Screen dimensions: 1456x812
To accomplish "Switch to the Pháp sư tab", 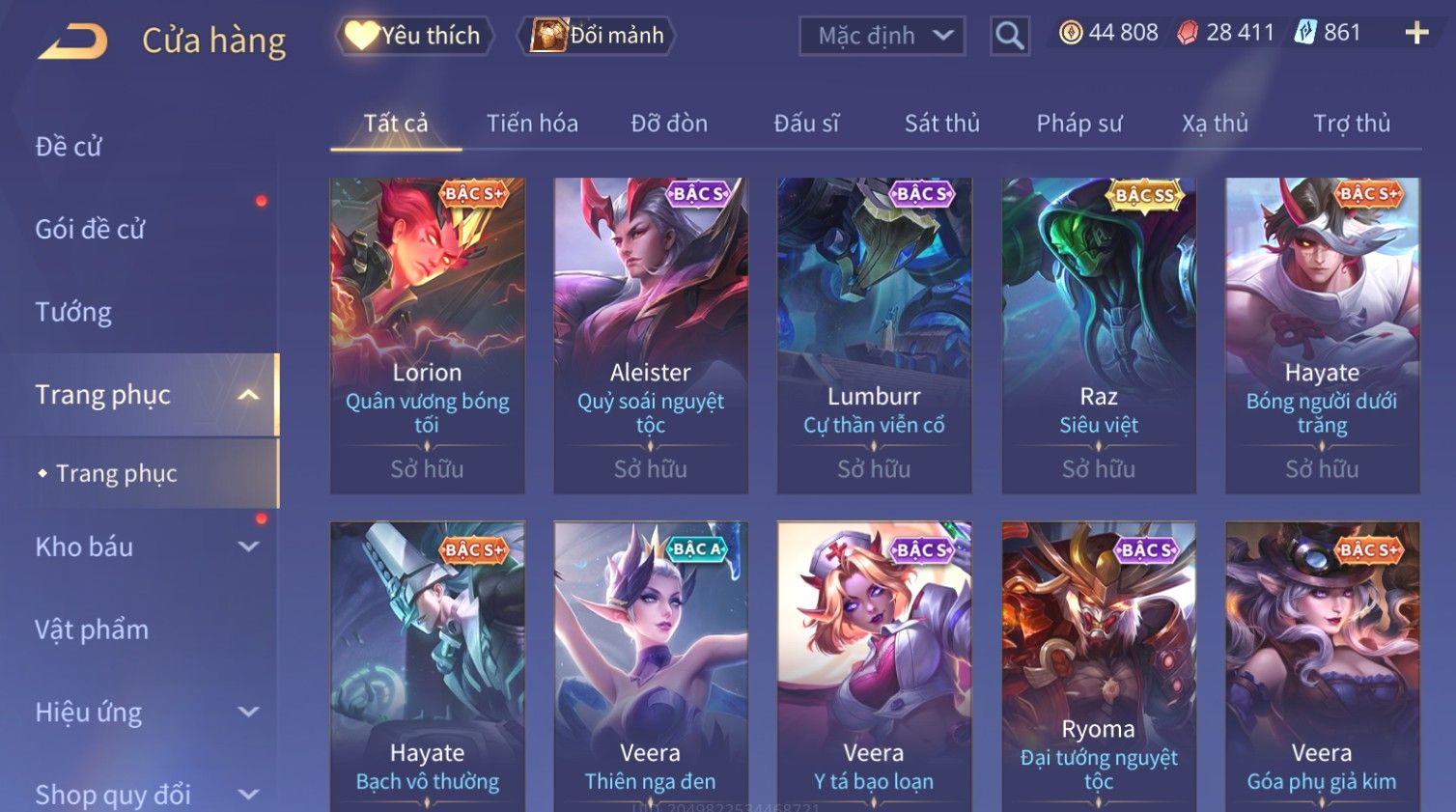I will [x=1079, y=124].
